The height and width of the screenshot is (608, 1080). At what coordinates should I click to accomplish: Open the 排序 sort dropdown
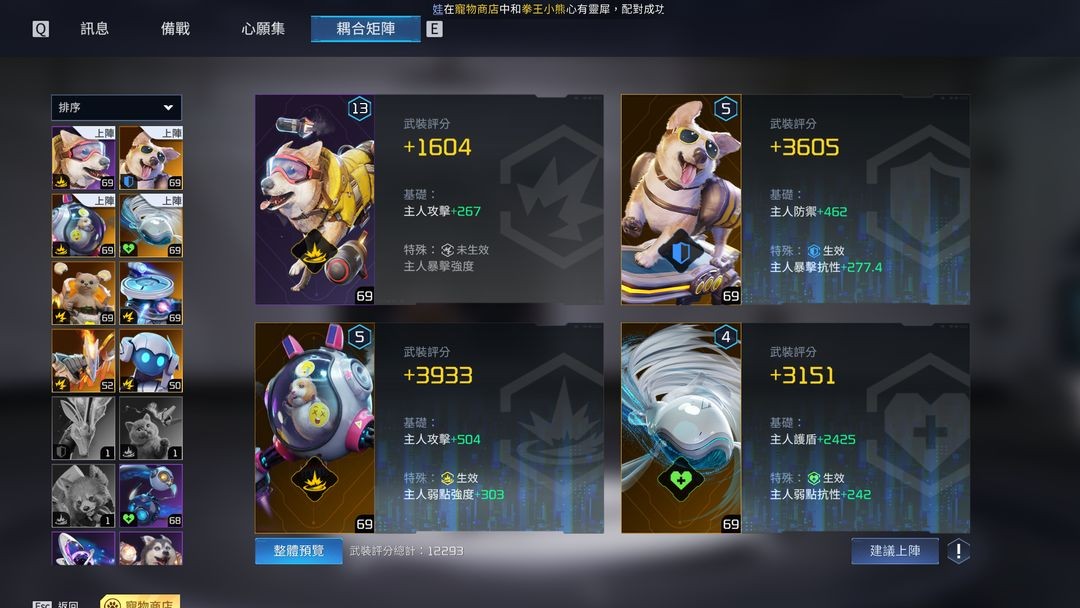(116, 108)
